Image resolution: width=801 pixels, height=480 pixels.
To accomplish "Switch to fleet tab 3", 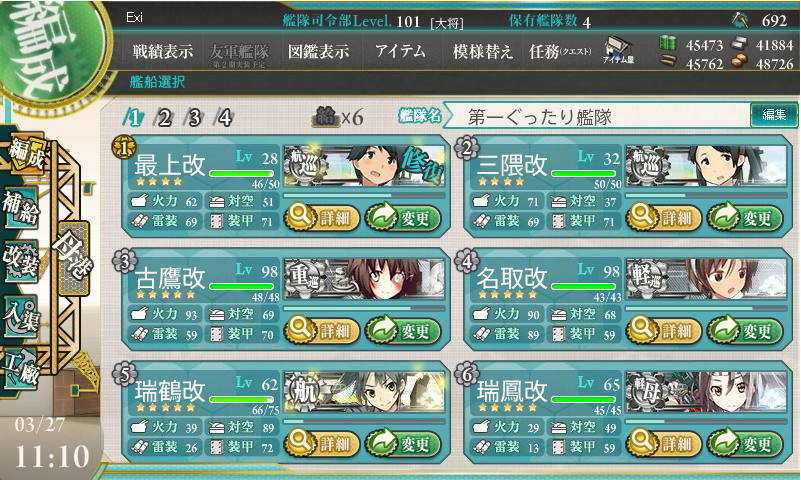I will (x=194, y=117).
